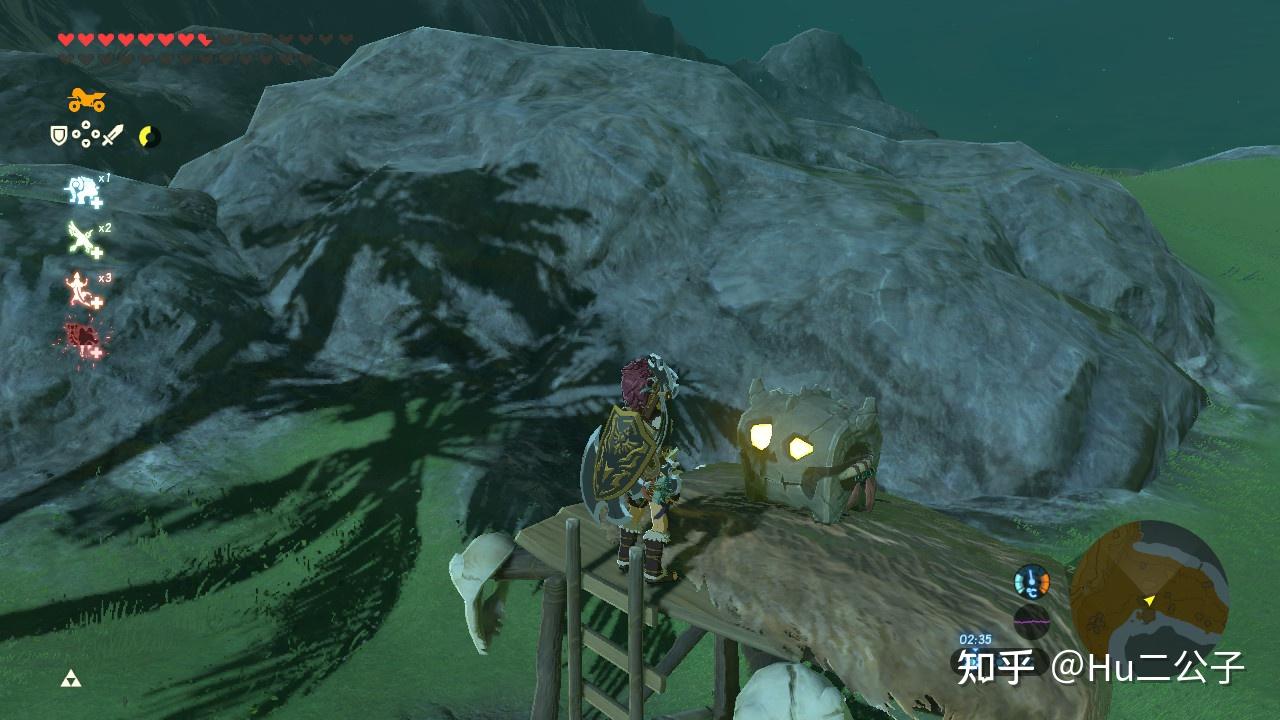Open the circular minimap

(x=1148, y=599)
